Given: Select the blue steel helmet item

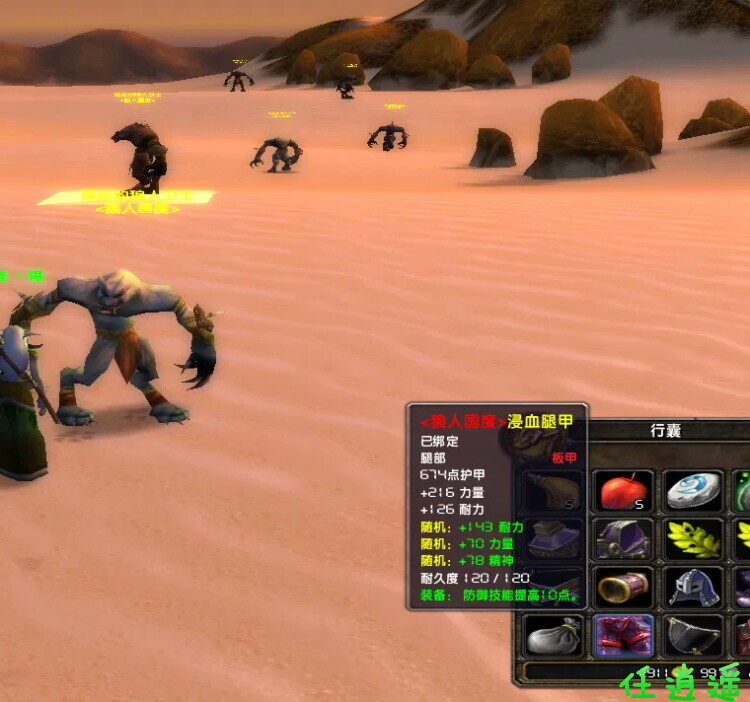Looking at the screenshot, I should 693,587.
